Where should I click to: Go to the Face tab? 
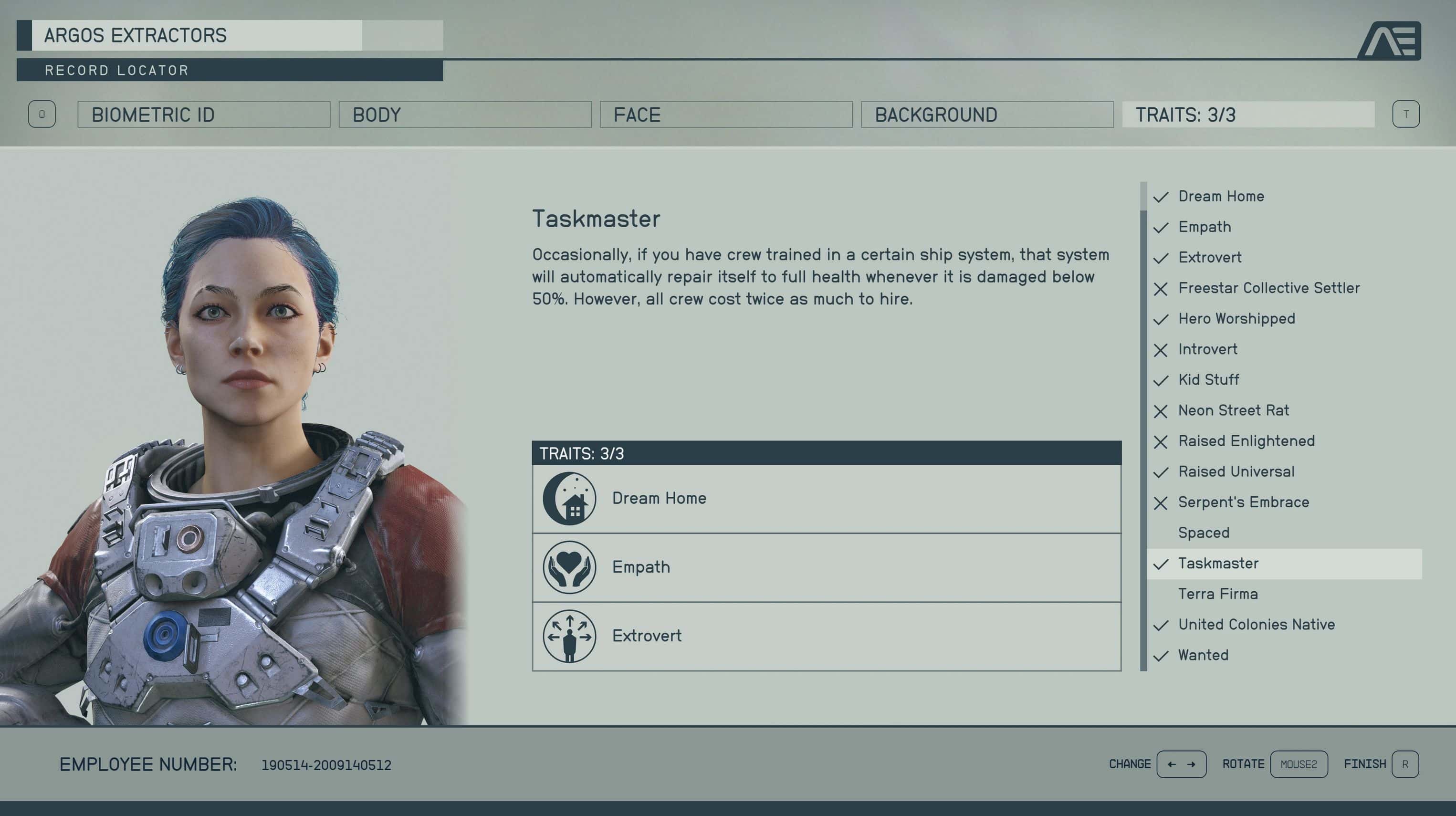(726, 115)
